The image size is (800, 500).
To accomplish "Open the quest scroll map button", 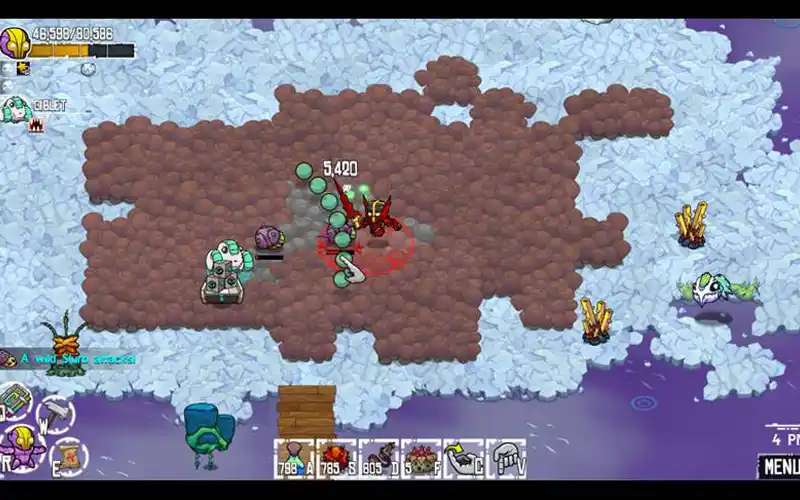I will (67, 453).
